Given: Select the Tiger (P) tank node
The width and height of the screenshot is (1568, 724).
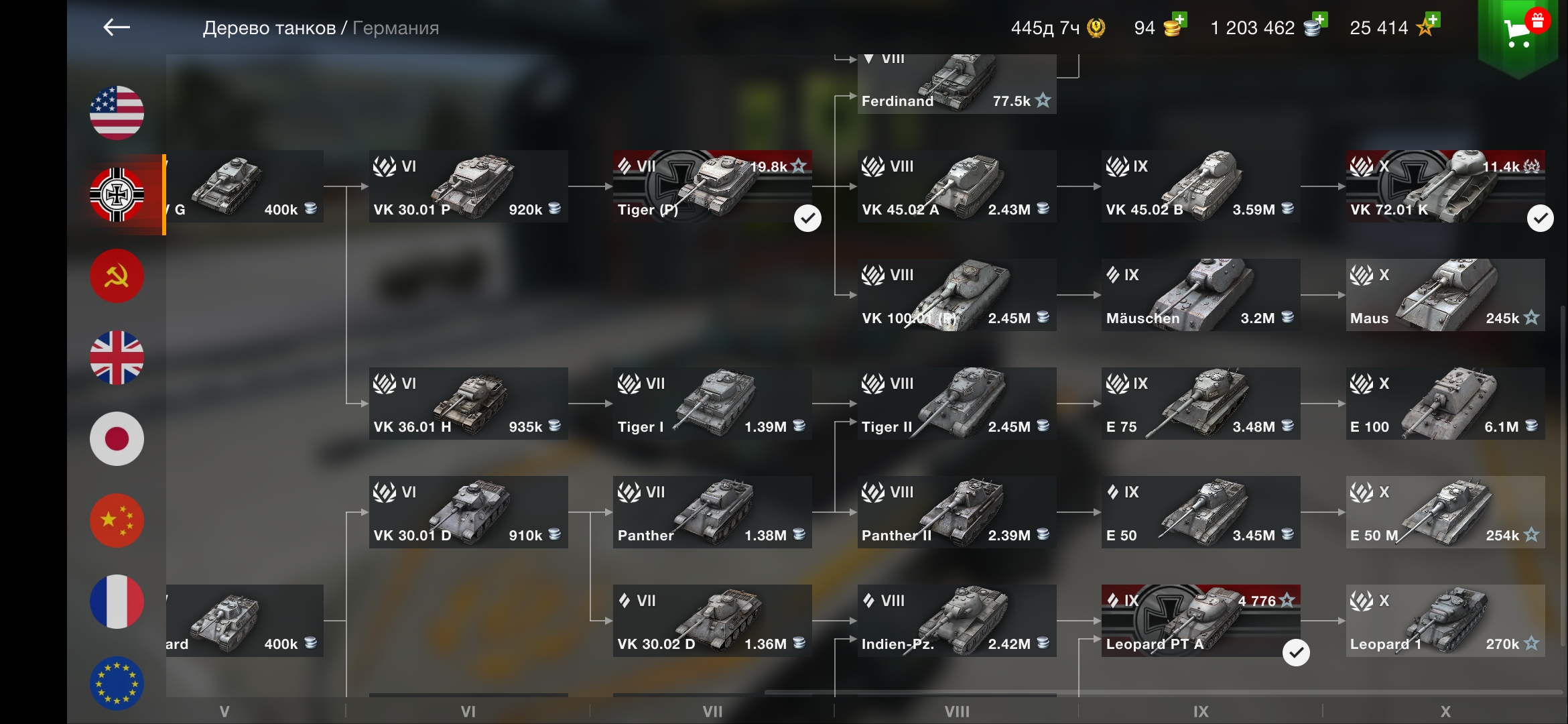Looking at the screenshot, I should [712, 186].
